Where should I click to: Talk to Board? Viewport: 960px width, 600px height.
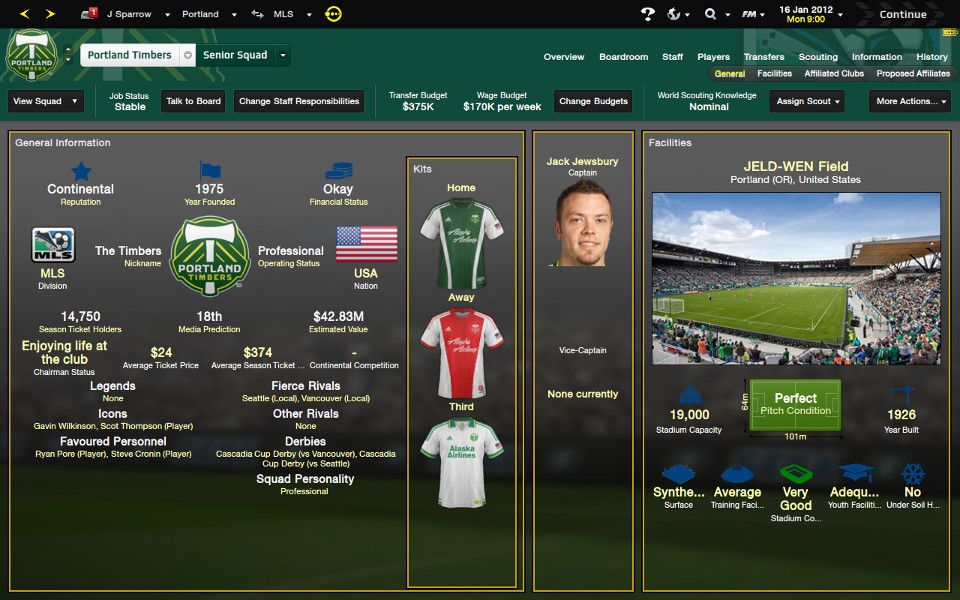tap(193, 101)
